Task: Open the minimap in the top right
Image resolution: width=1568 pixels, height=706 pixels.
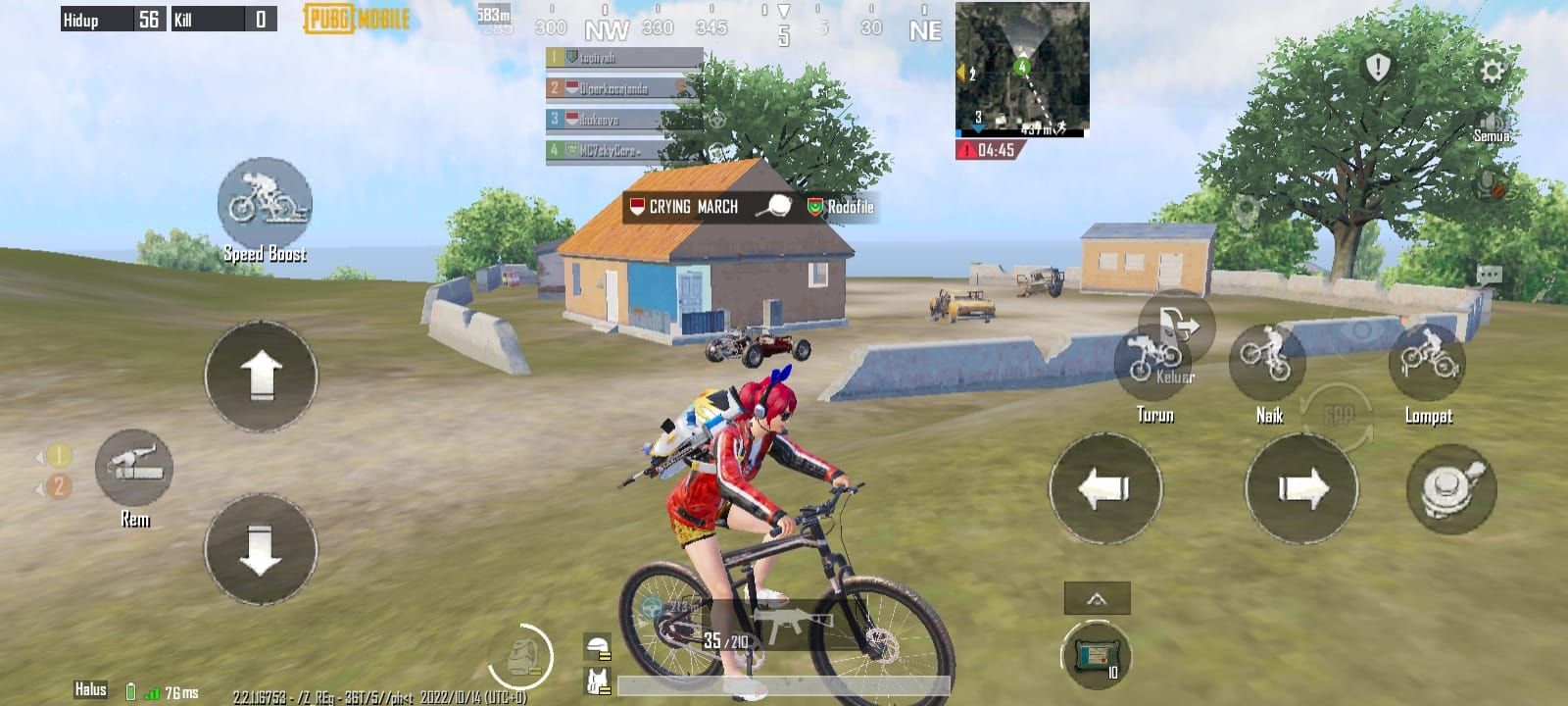Action: pyautogui.click(x=1021, y=69)
